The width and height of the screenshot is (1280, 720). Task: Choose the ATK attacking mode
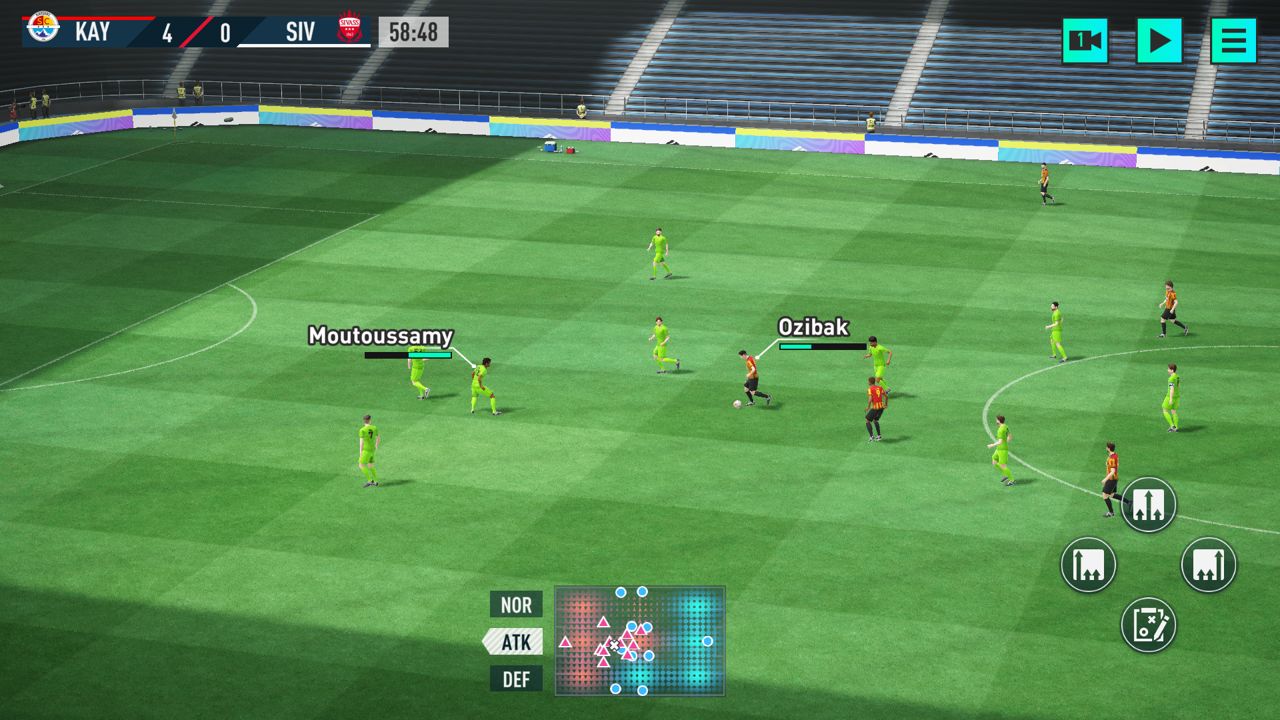point(514,641)
